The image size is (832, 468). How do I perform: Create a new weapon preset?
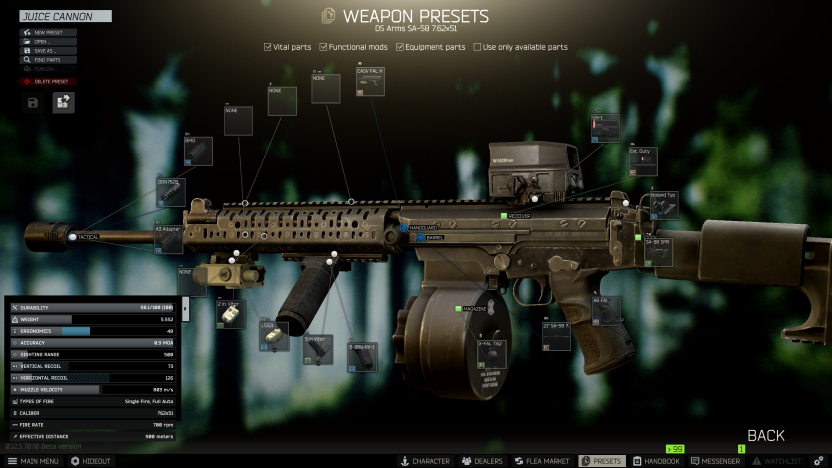47,33
